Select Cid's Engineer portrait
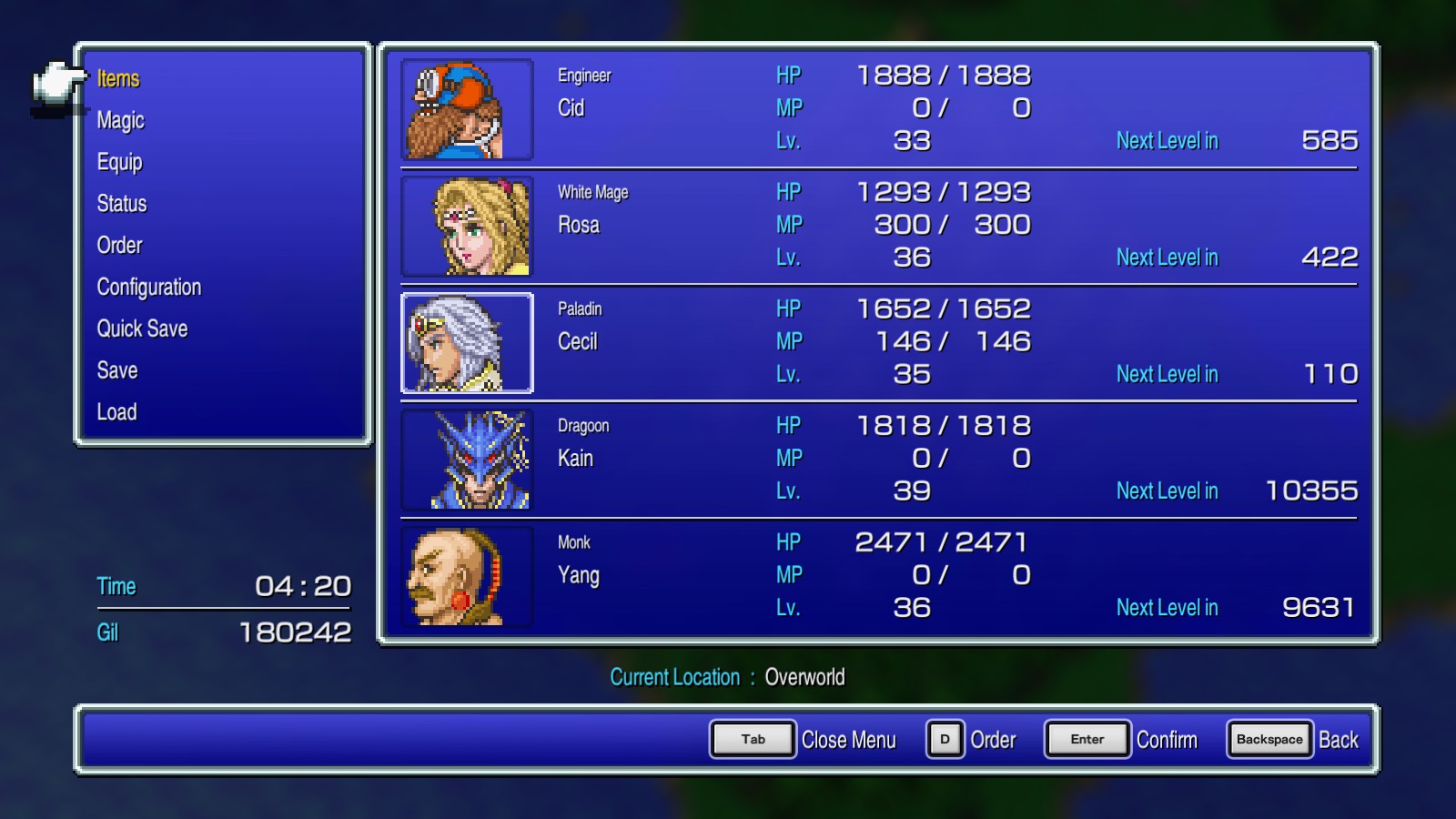The image size is (1456, 819). tap(466, 108)
